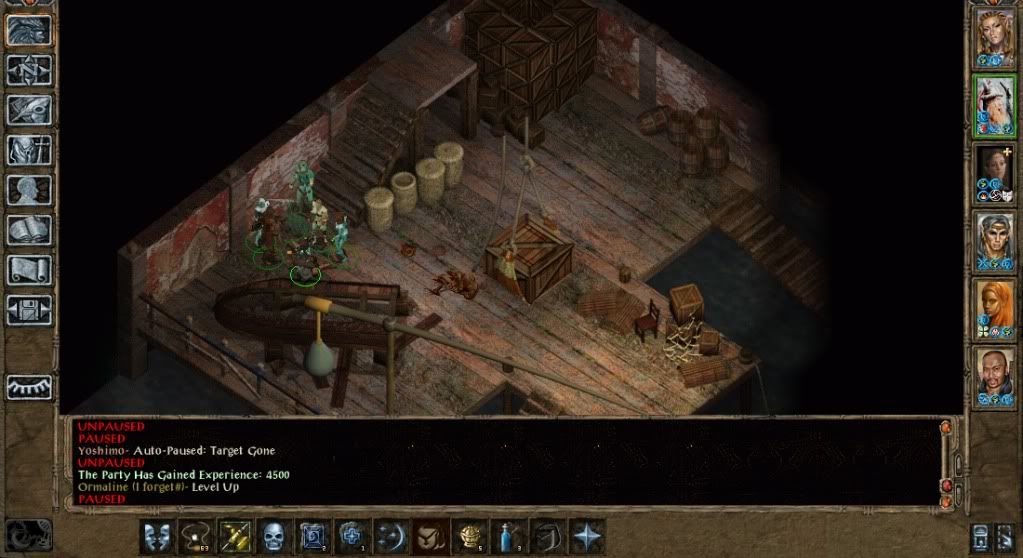The height and width of the screenshot is (558, 1023).
Task: Click the two masks talk icon
Action: click(156, 536)
